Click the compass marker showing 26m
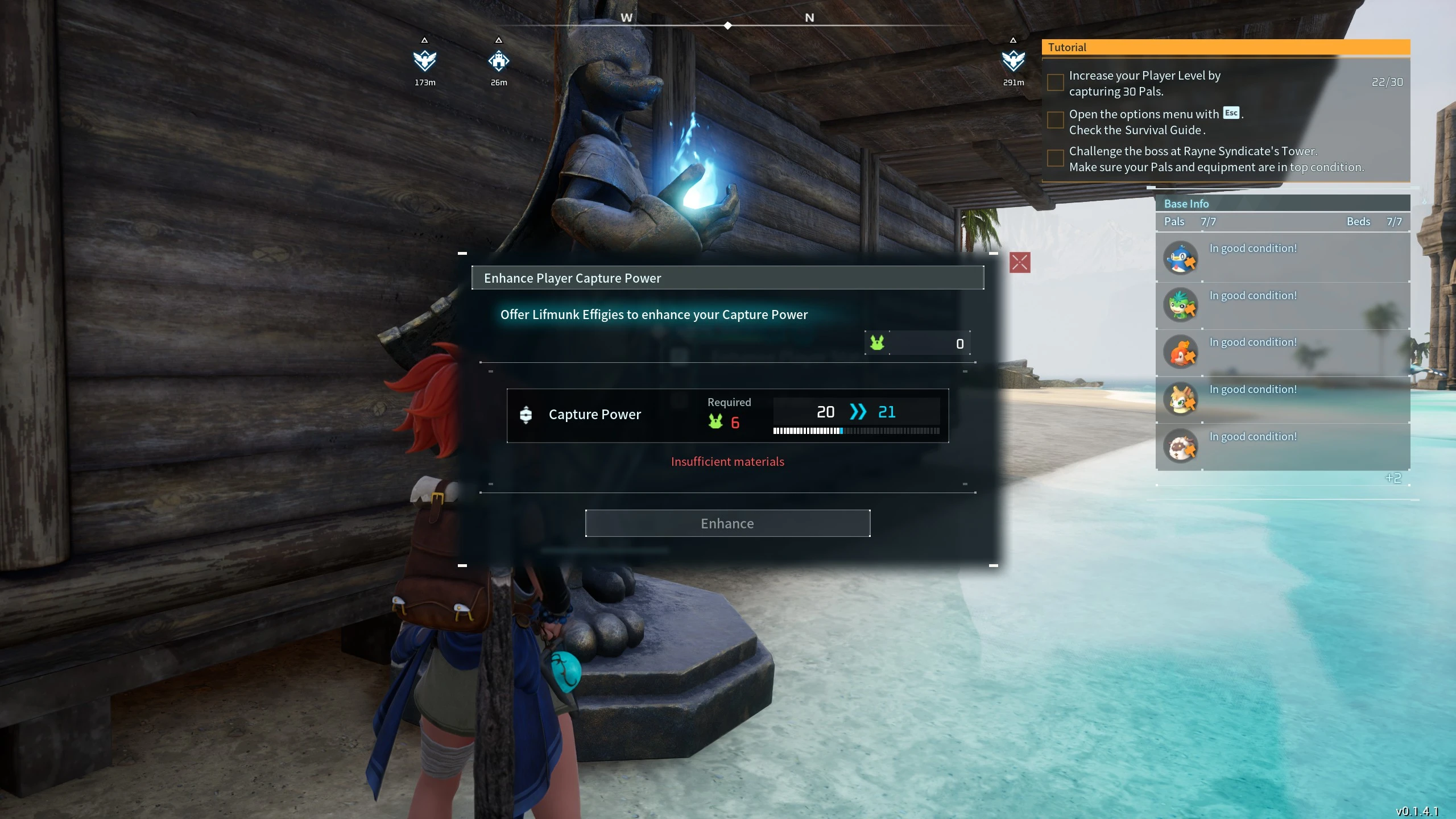The height and width of the screenshot is (819, 1456). 498,61
